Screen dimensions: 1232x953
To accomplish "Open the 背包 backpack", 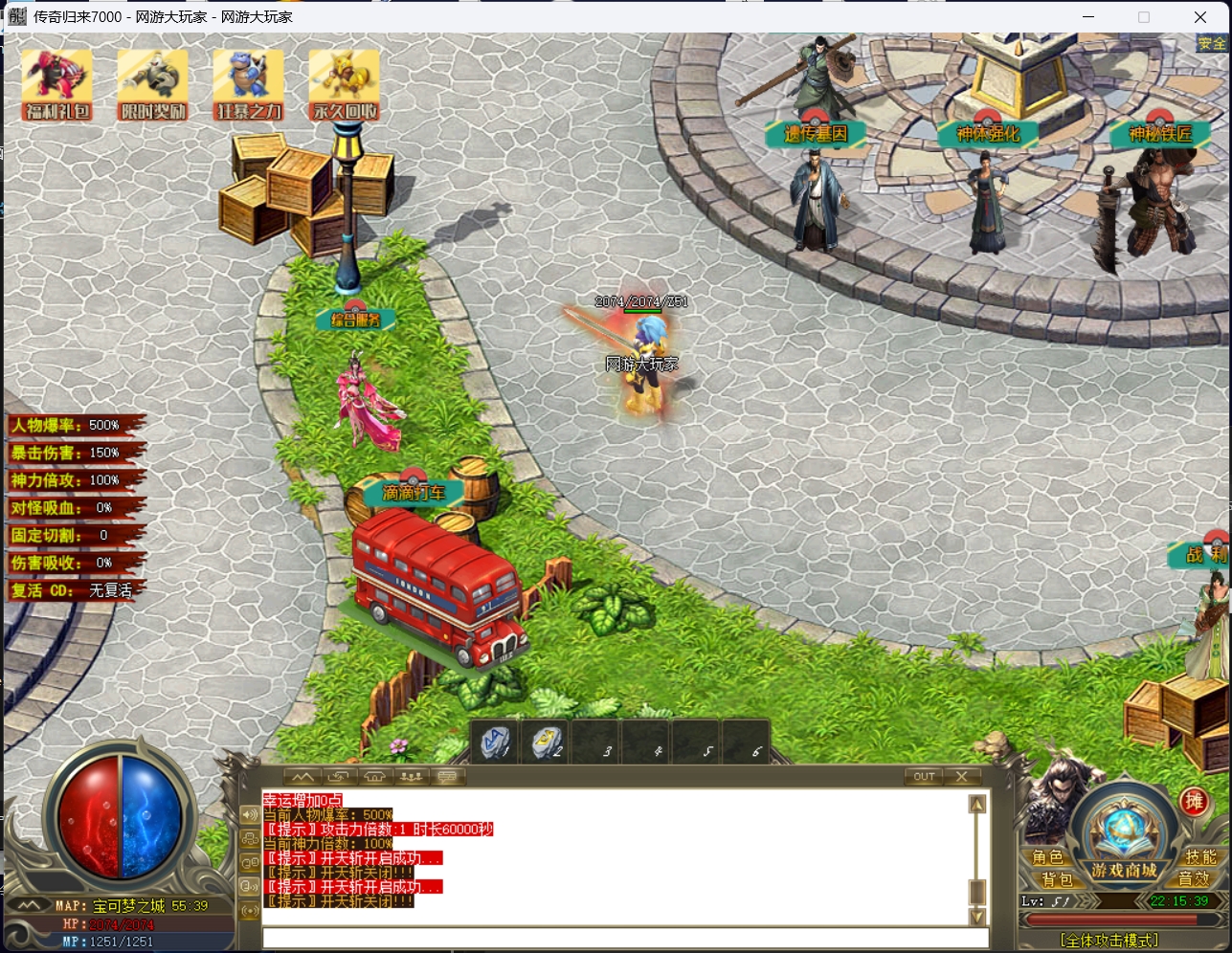I will pyautogui.click(x=1057, y=878).
